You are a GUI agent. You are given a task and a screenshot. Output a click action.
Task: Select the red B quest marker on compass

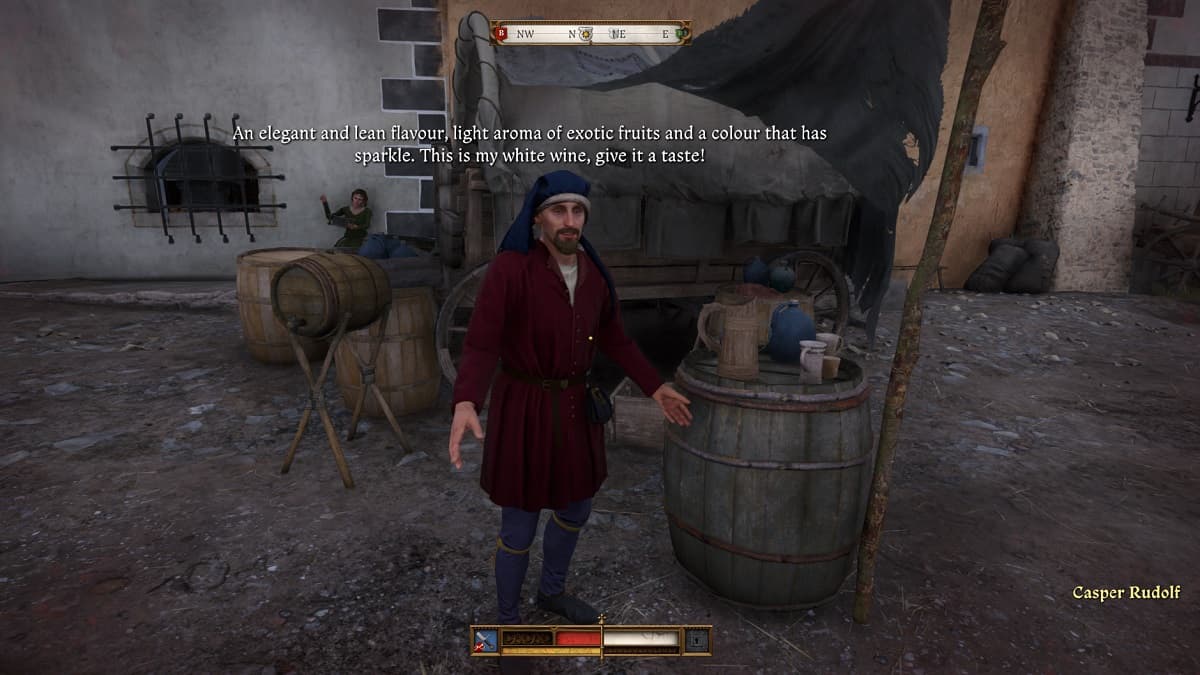click(501, 34)
